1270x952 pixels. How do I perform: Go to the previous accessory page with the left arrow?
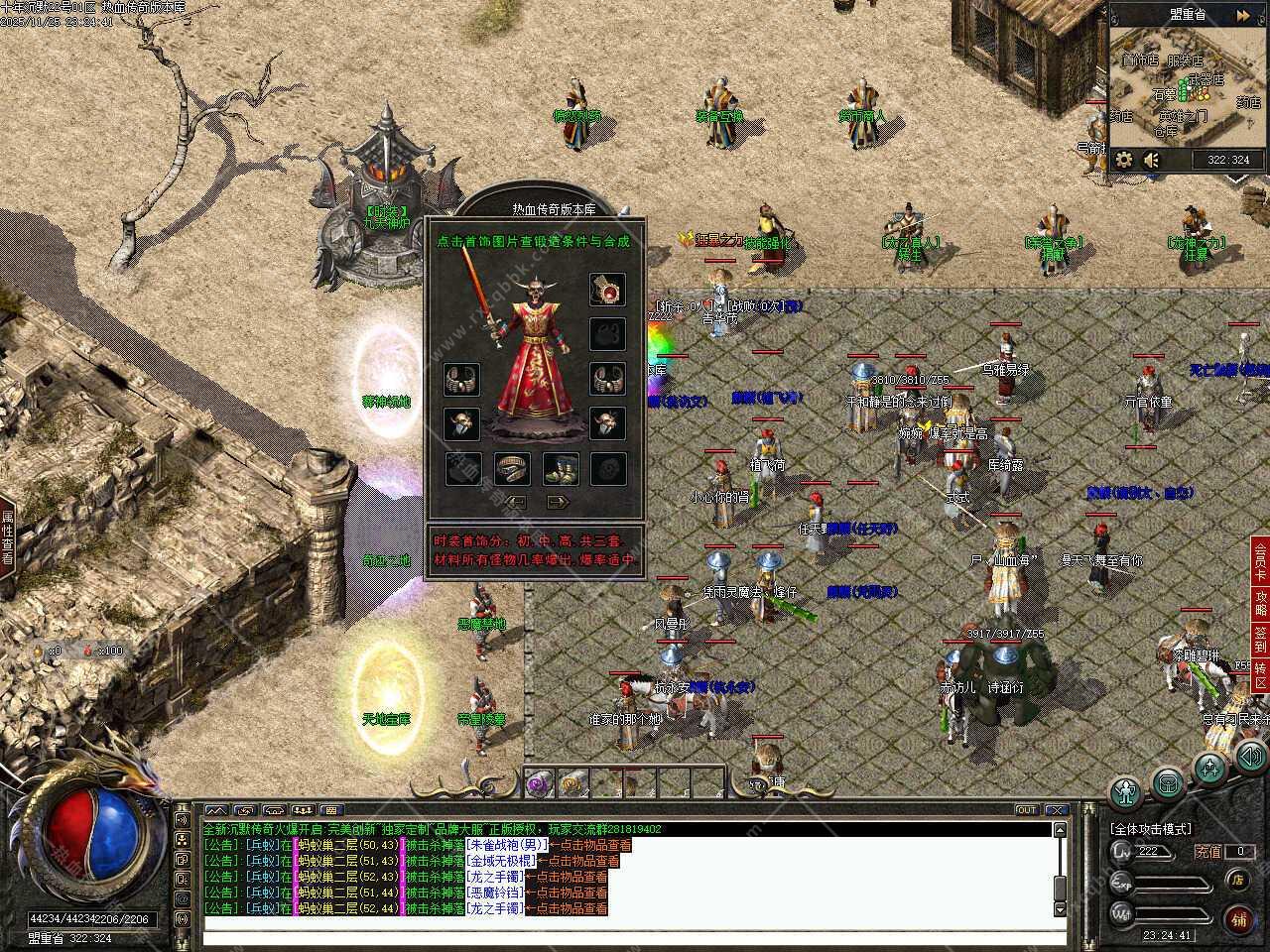(x=515, y=502)
